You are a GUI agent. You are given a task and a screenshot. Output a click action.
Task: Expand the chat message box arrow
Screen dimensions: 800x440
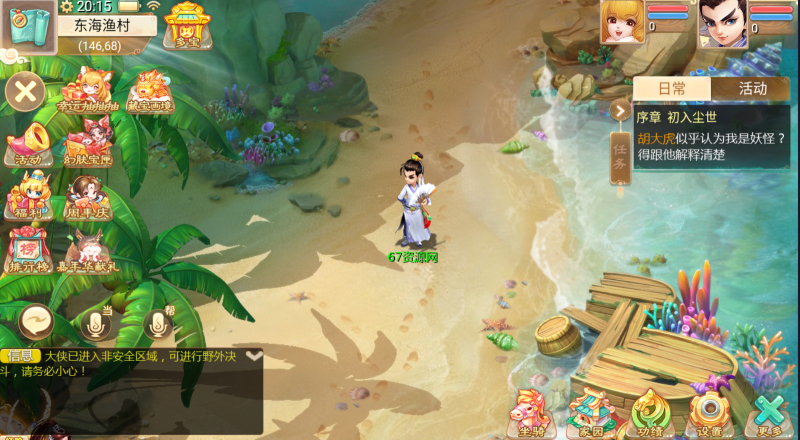(x=254, y=355)
